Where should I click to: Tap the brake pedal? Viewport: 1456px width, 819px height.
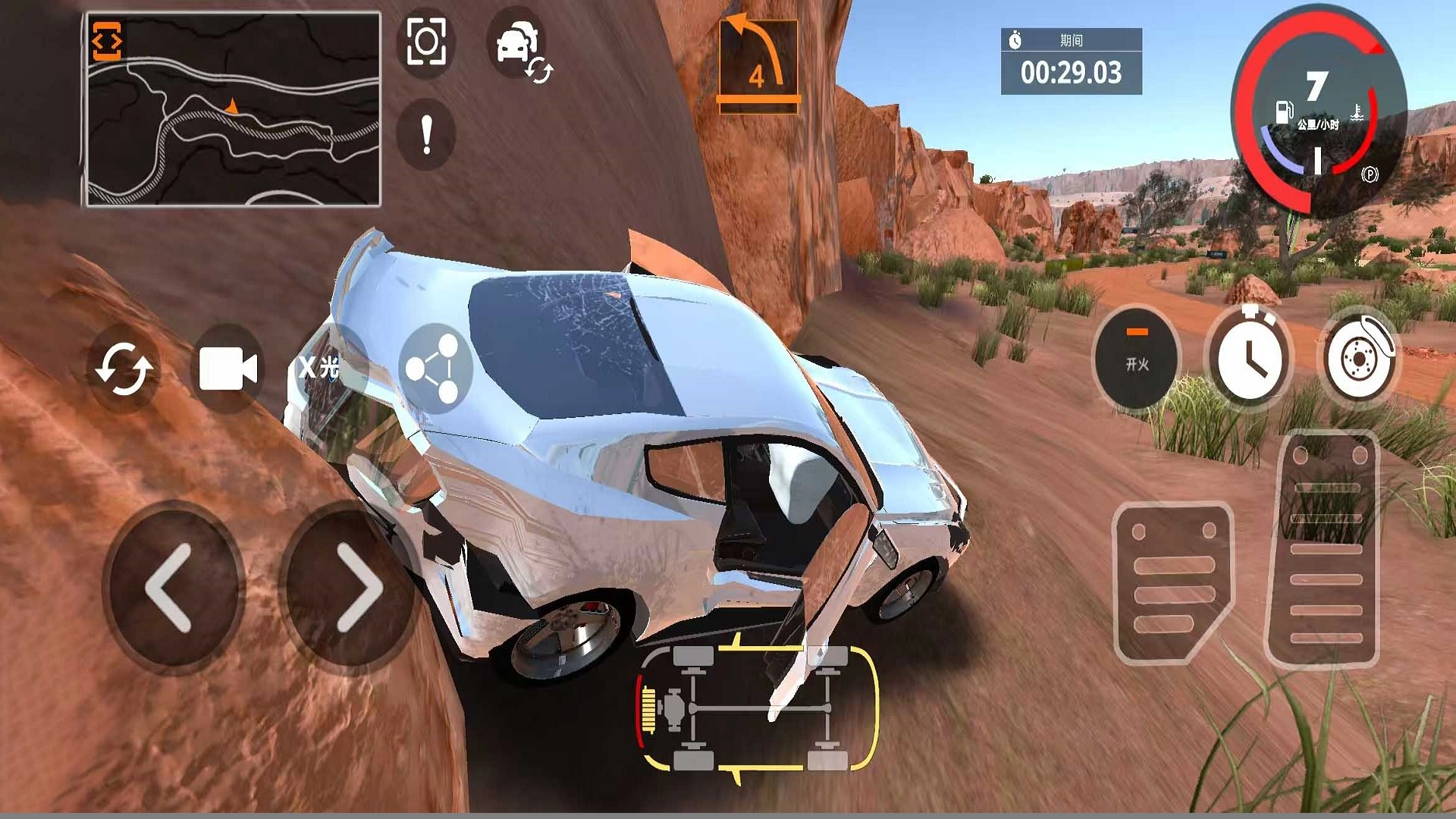(x=1172, y=582)
